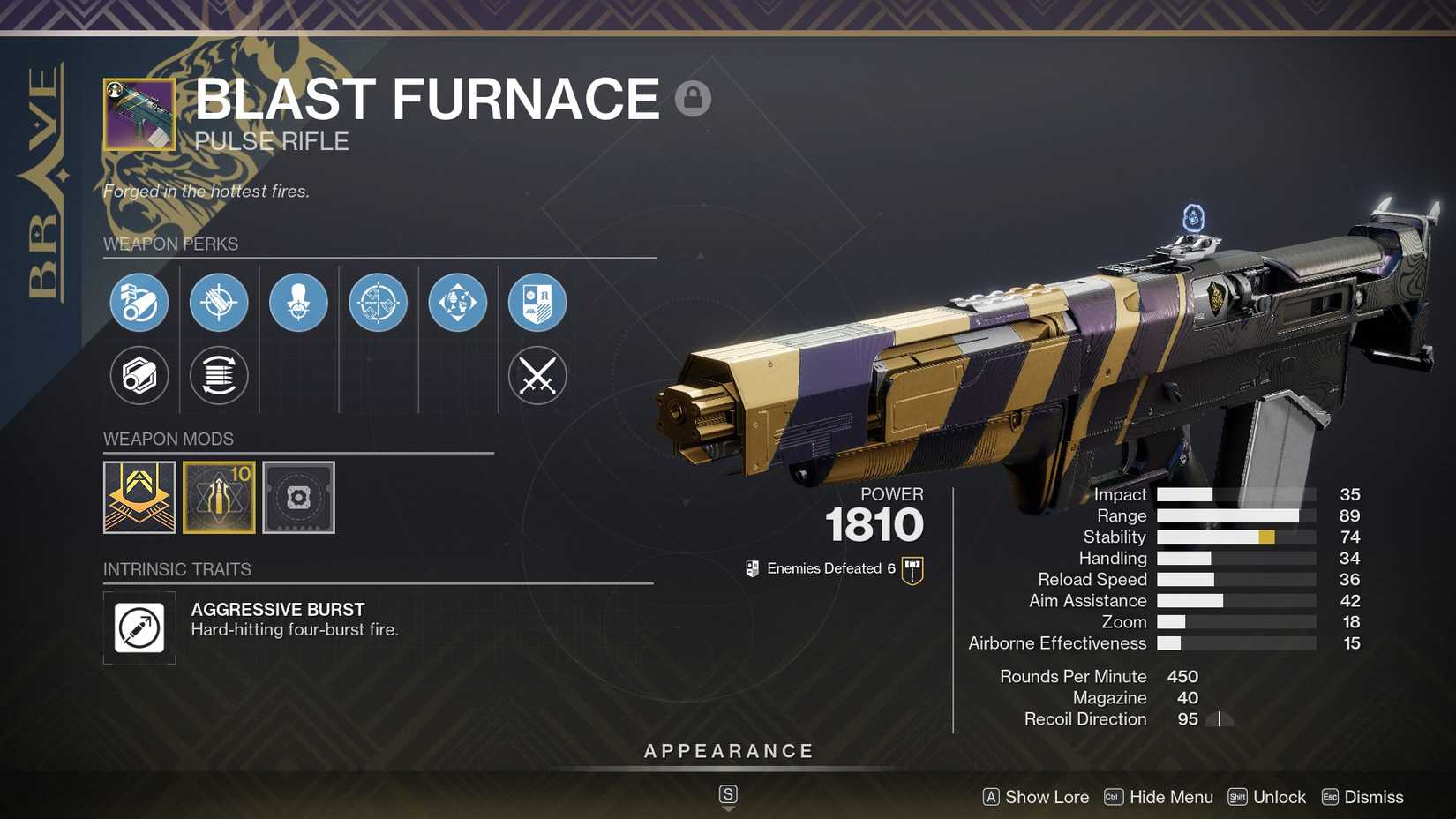Open the crossed-swords kill tracker socket
1456x819 pixels.
point(537,375)
